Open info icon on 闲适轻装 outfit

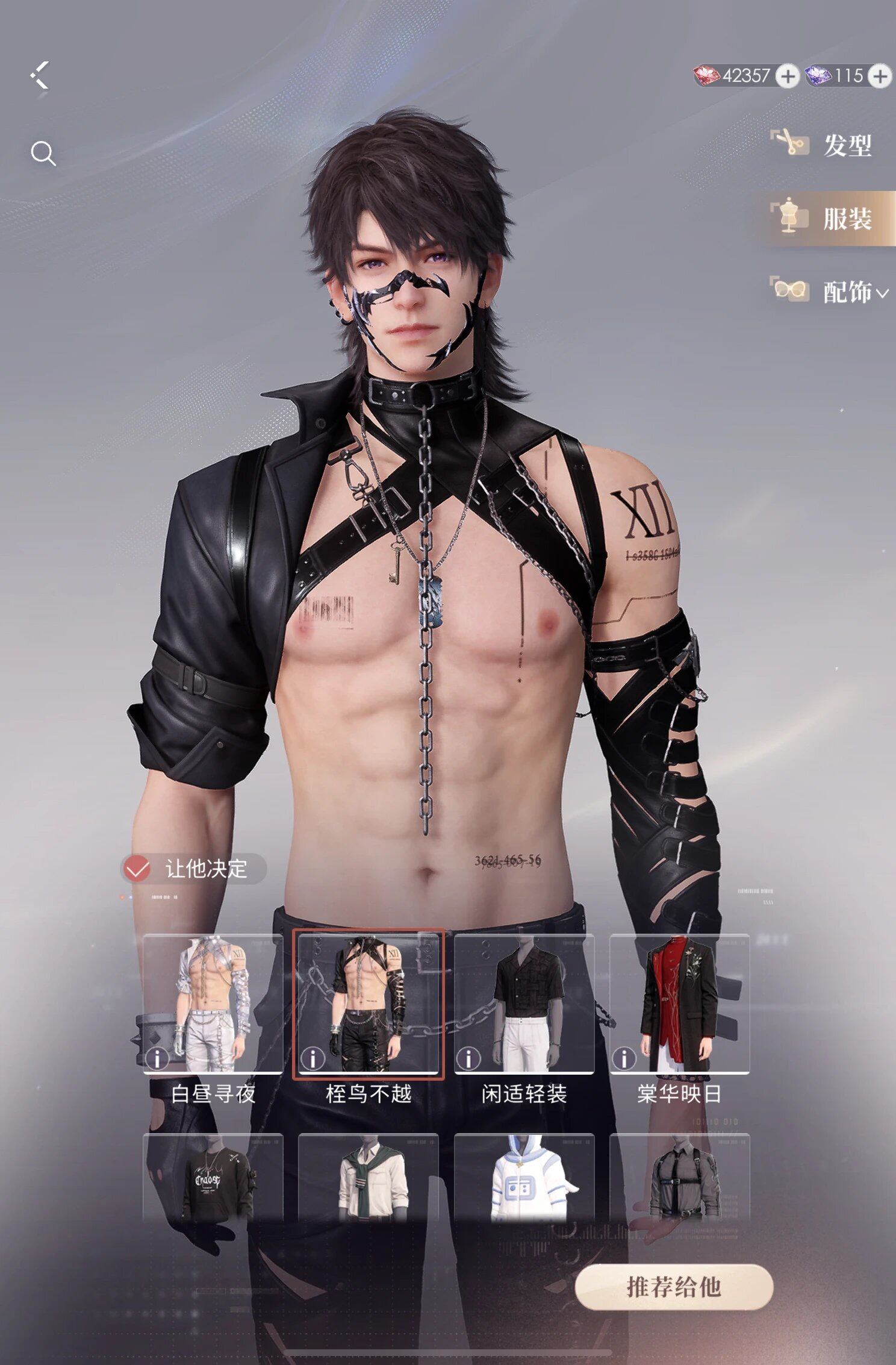pos(468,1058)
